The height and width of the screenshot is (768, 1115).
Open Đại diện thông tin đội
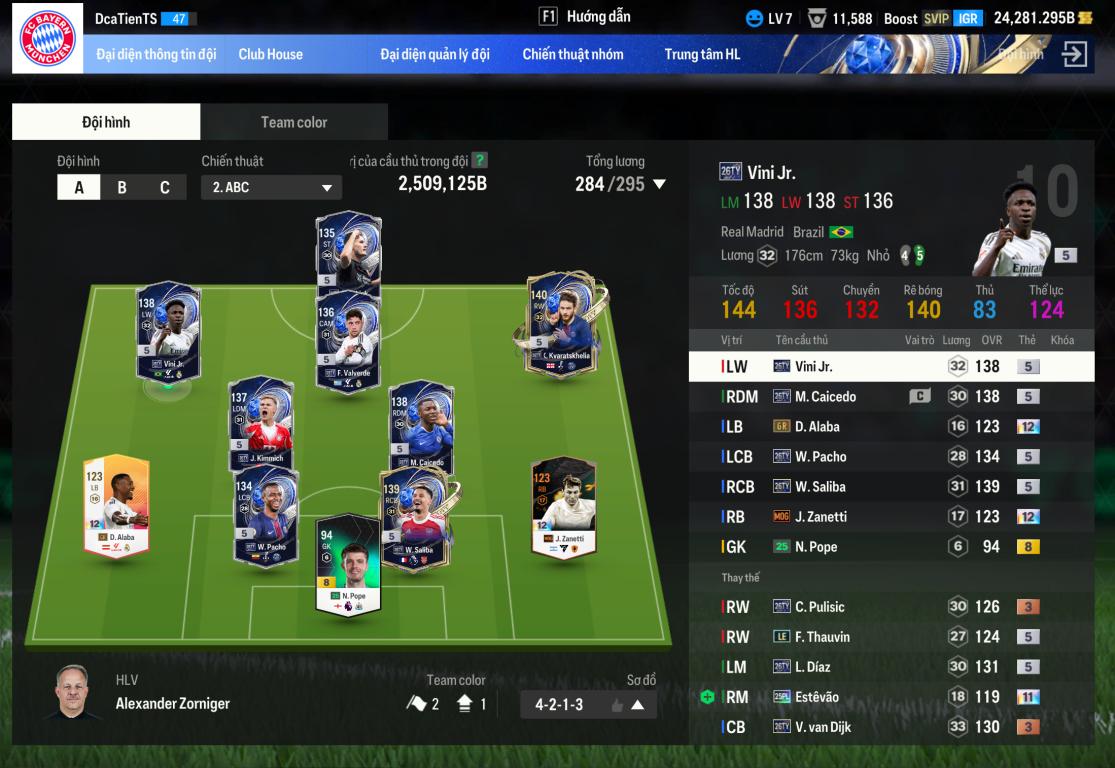pyautogui.click(x=156, y=54)
